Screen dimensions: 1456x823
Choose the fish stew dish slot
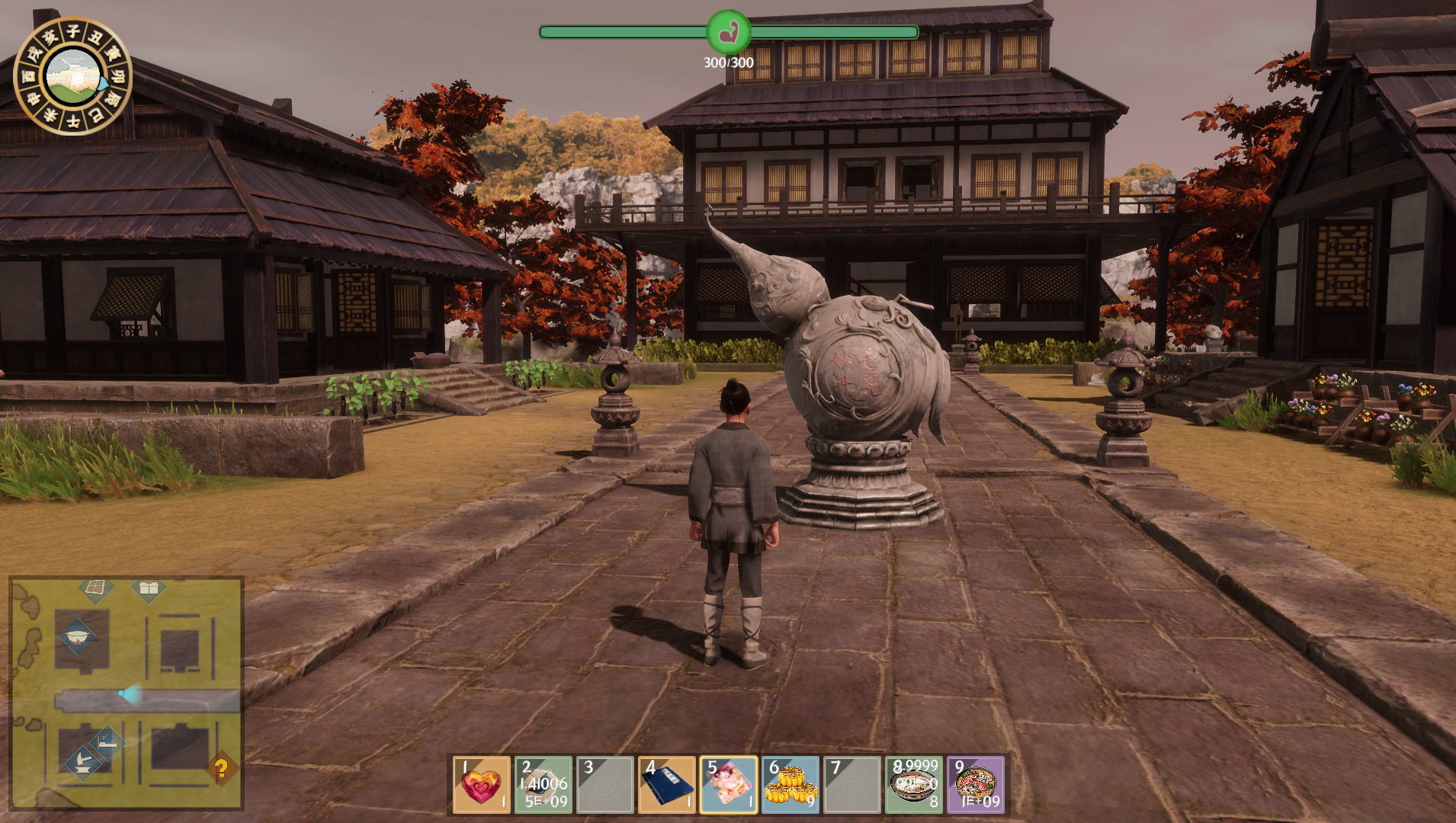tap(975, 785)
